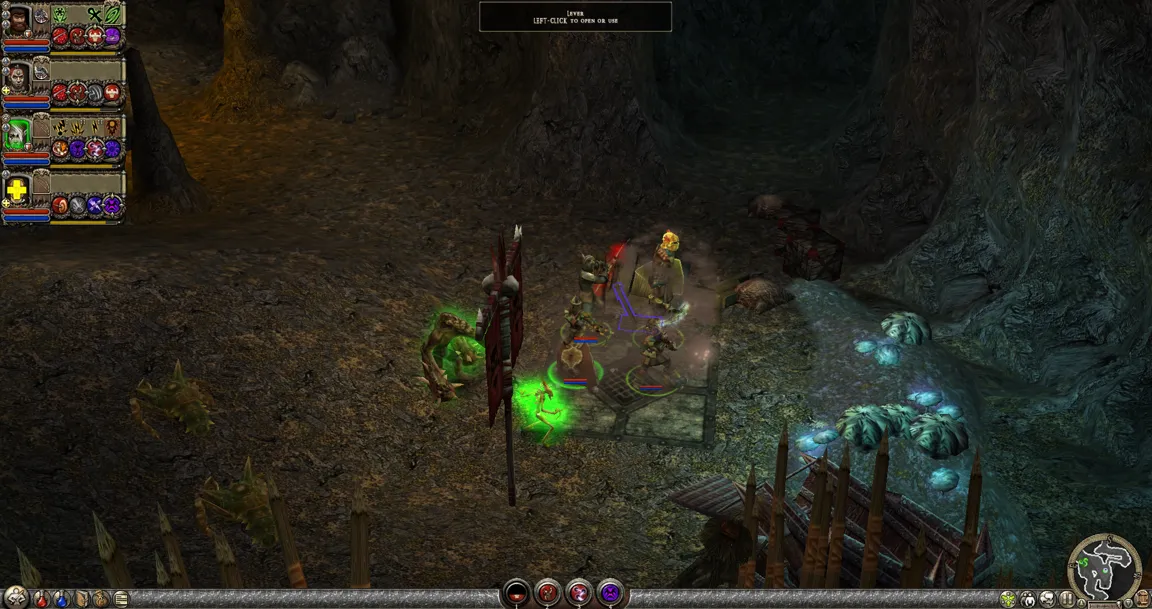Drink a blue mana potion
Screen dimensions: 1152x609
(x=63, y=599)
